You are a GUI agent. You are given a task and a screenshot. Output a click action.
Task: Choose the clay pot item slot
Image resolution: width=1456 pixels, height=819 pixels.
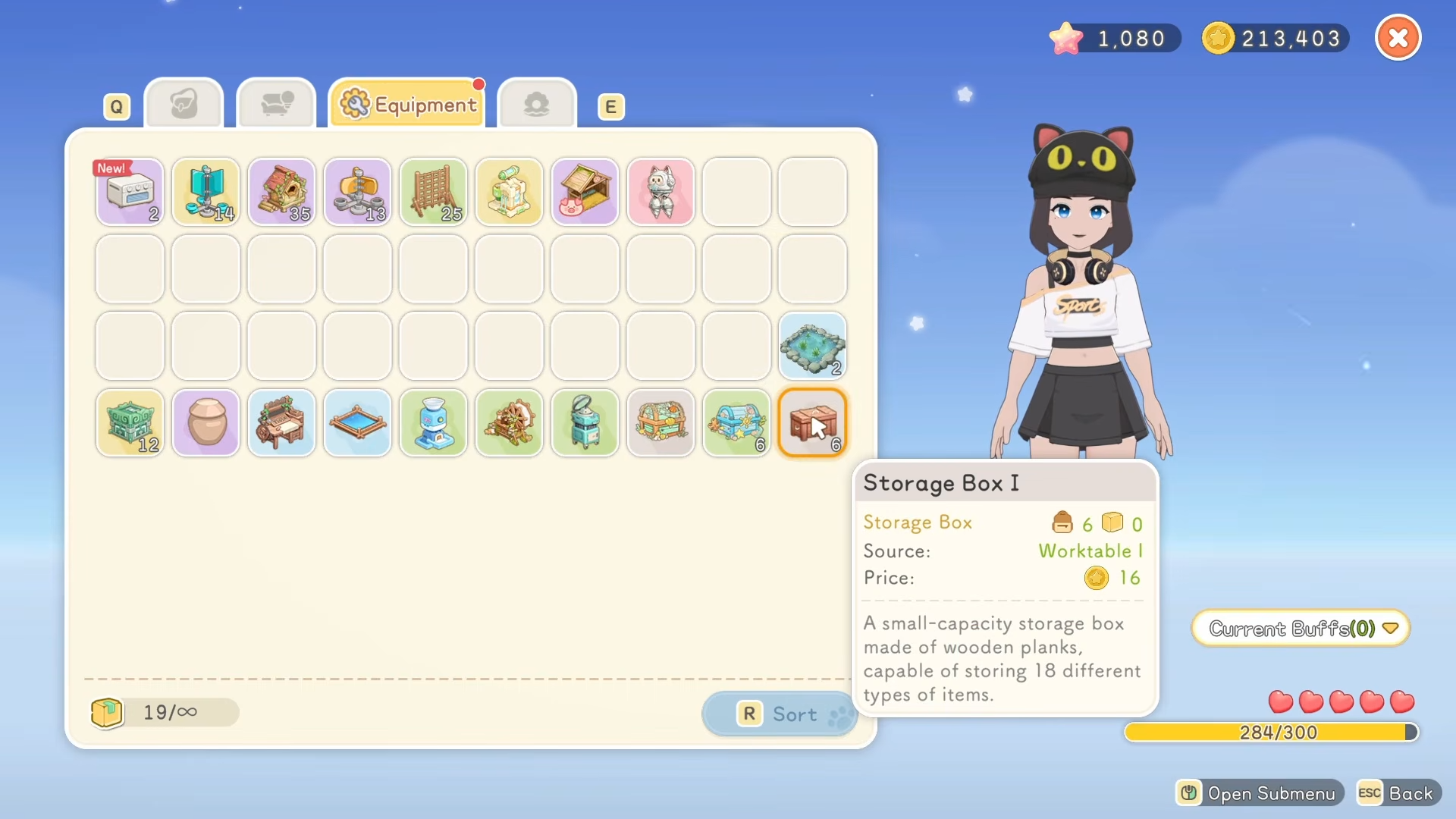coord(206,422)
